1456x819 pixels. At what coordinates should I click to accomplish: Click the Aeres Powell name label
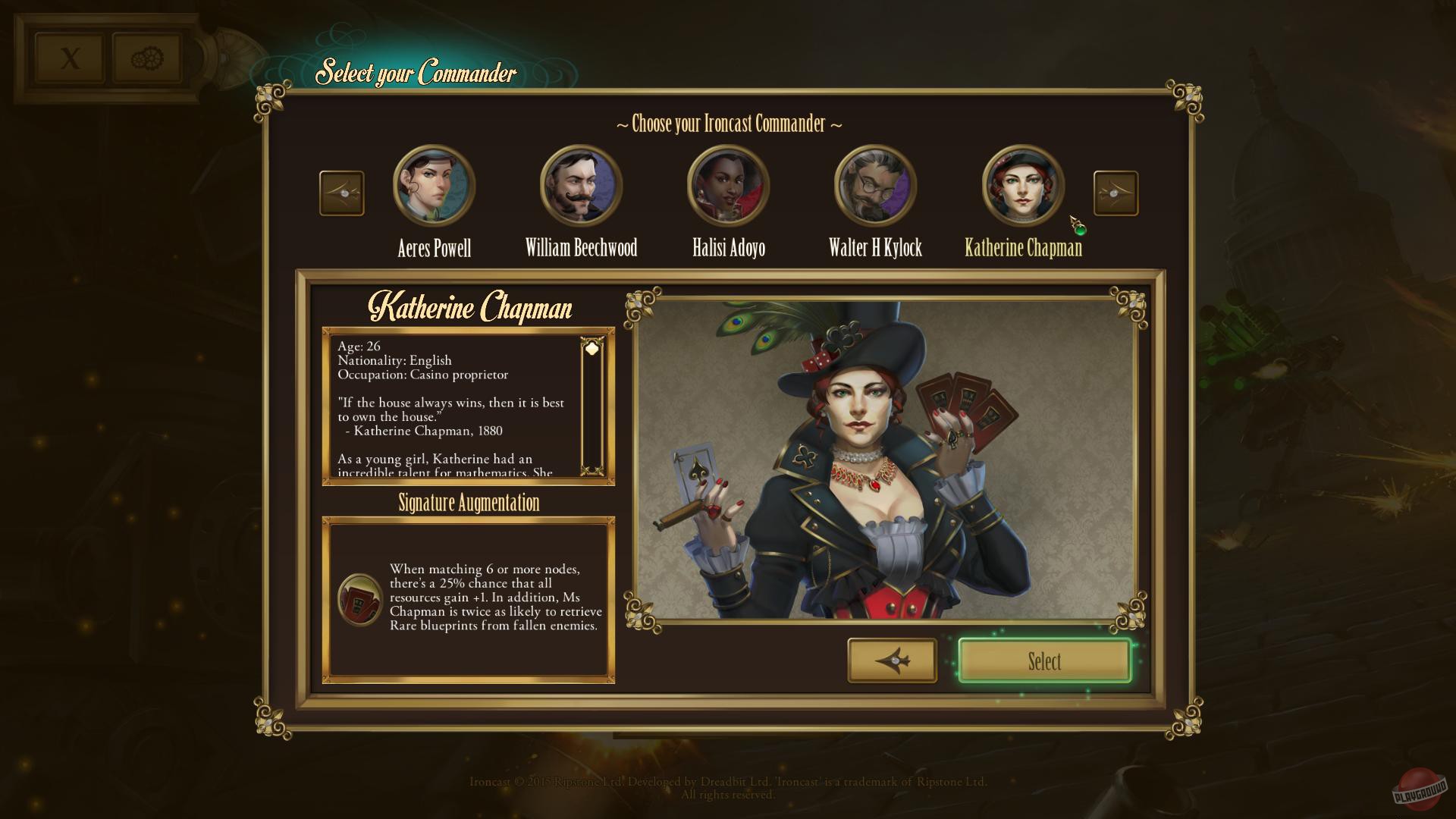433,248
